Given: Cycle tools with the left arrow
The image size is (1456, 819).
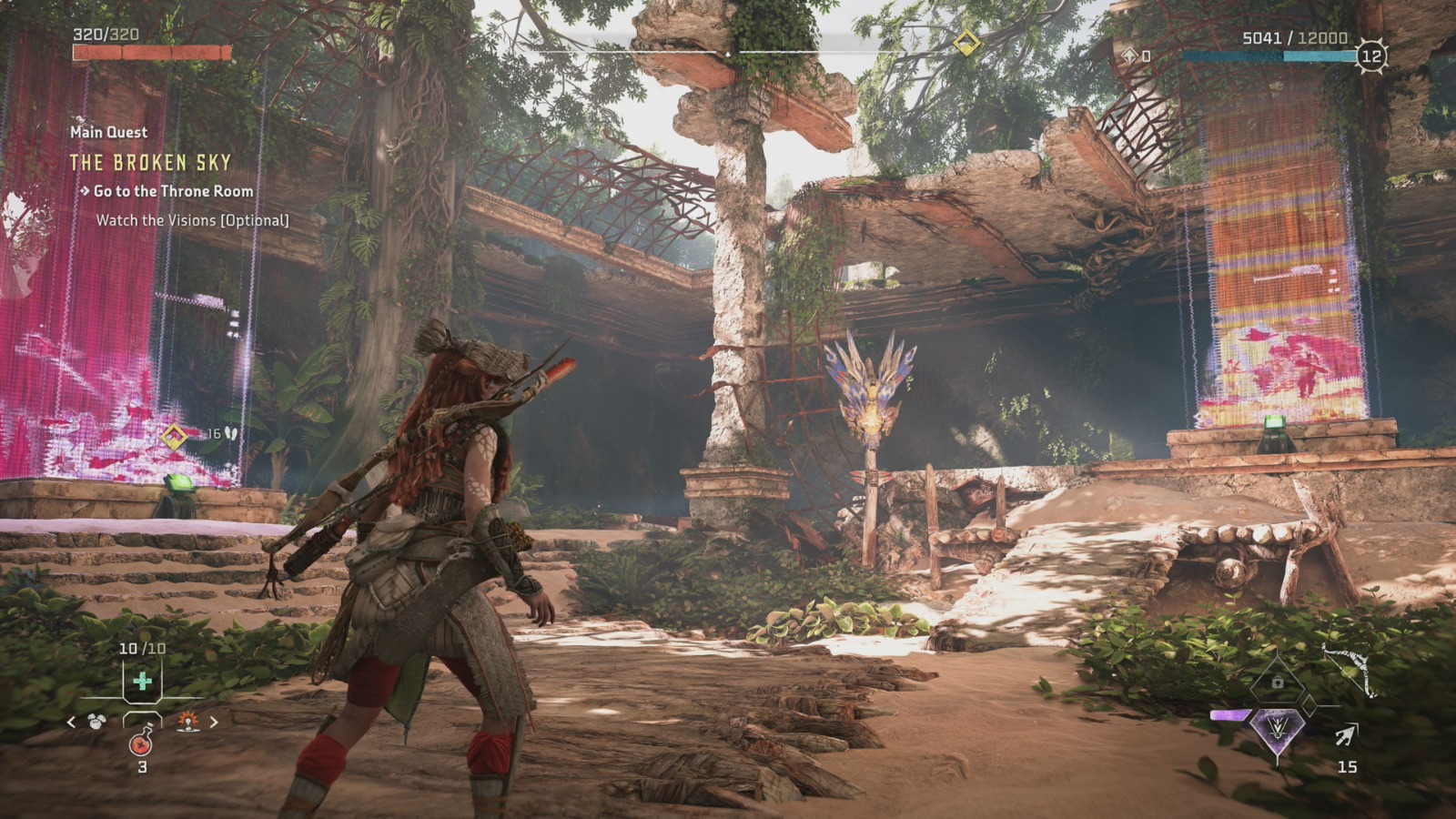Looking at the screenshot, I should pyautogui.click(x=72, y=723).
